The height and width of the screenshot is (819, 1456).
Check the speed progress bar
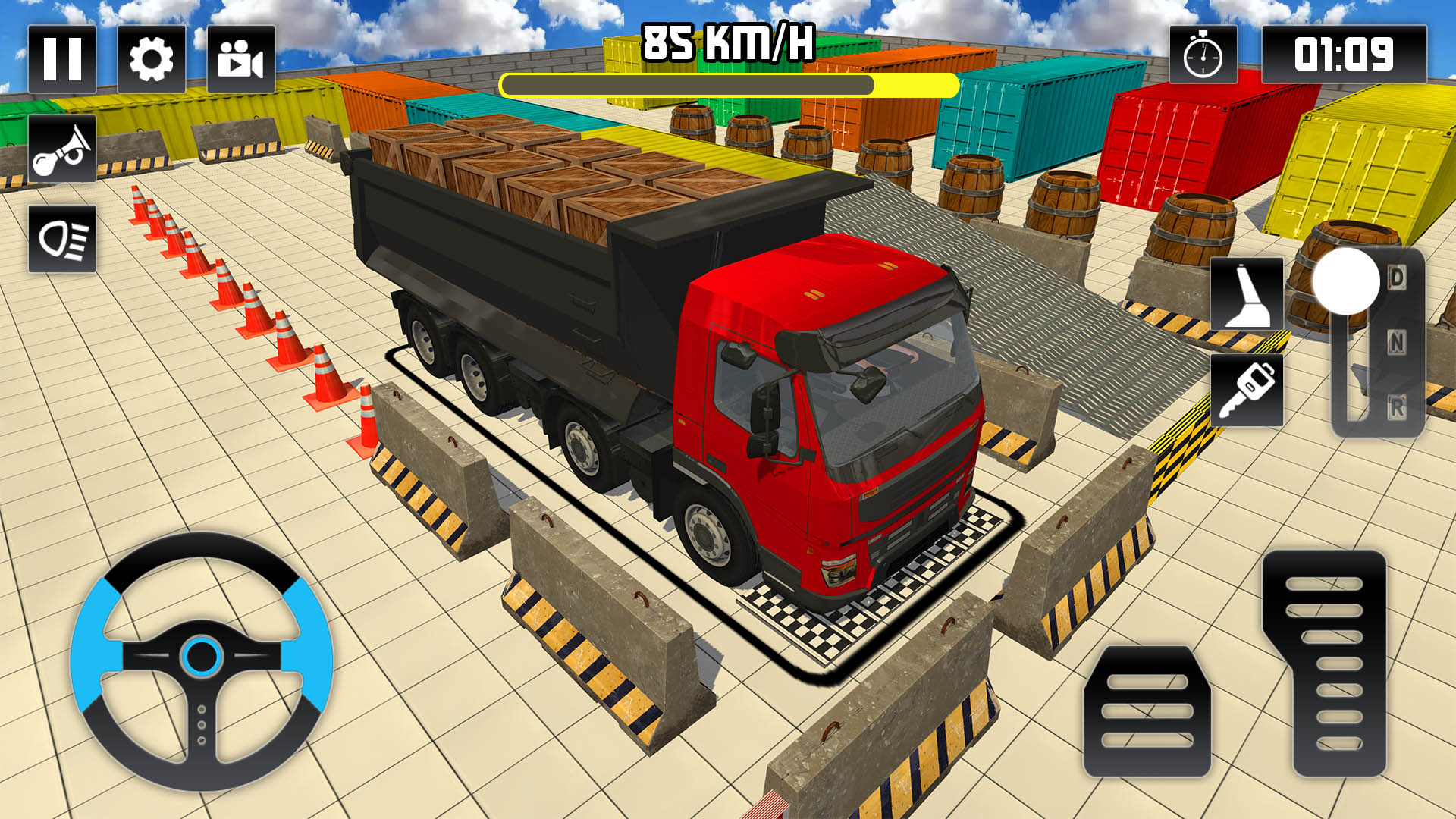pos(732,83)
